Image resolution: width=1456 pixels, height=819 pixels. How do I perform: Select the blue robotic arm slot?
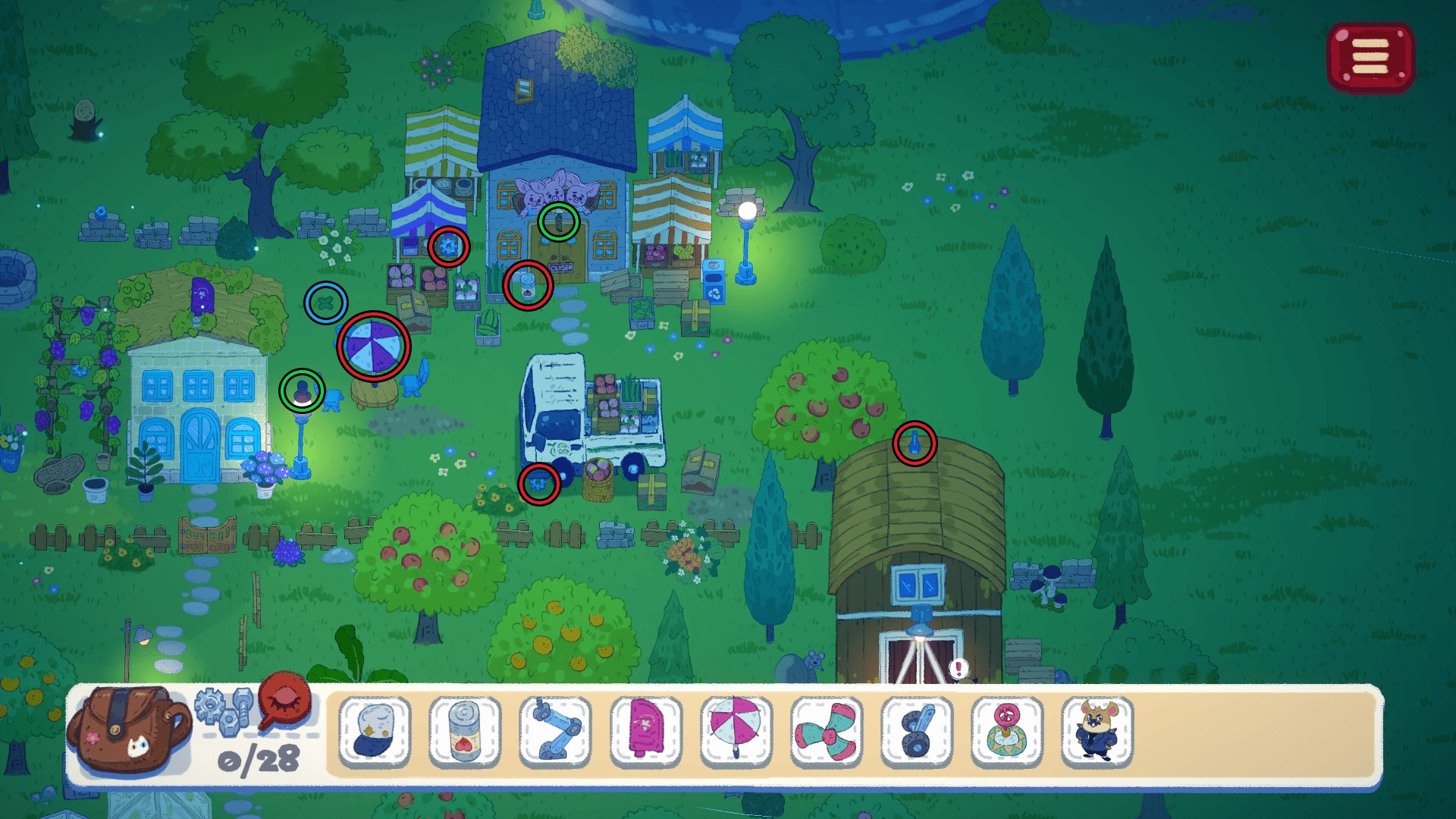coord(555,731)
